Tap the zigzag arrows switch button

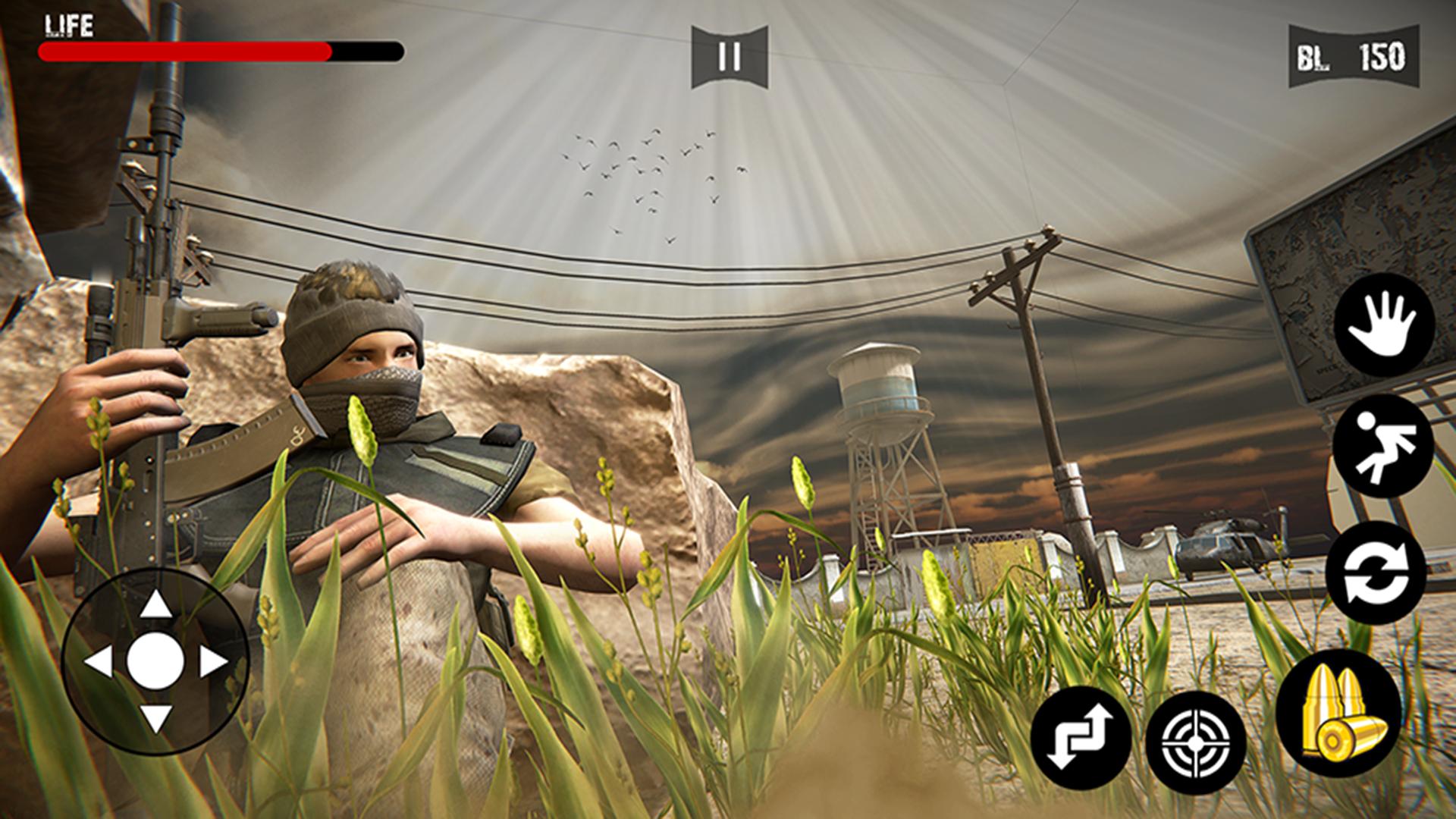click(1081, 737)
